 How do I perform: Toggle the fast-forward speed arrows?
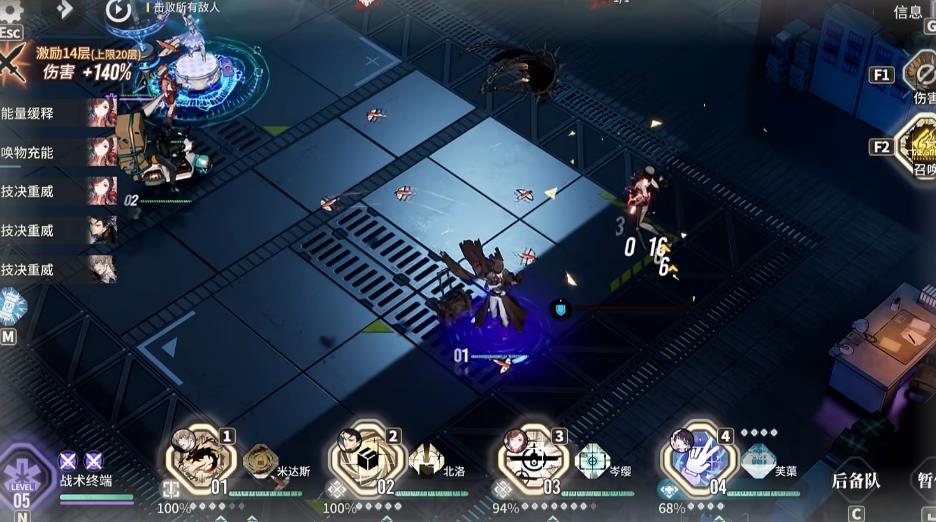pos(65,9)
